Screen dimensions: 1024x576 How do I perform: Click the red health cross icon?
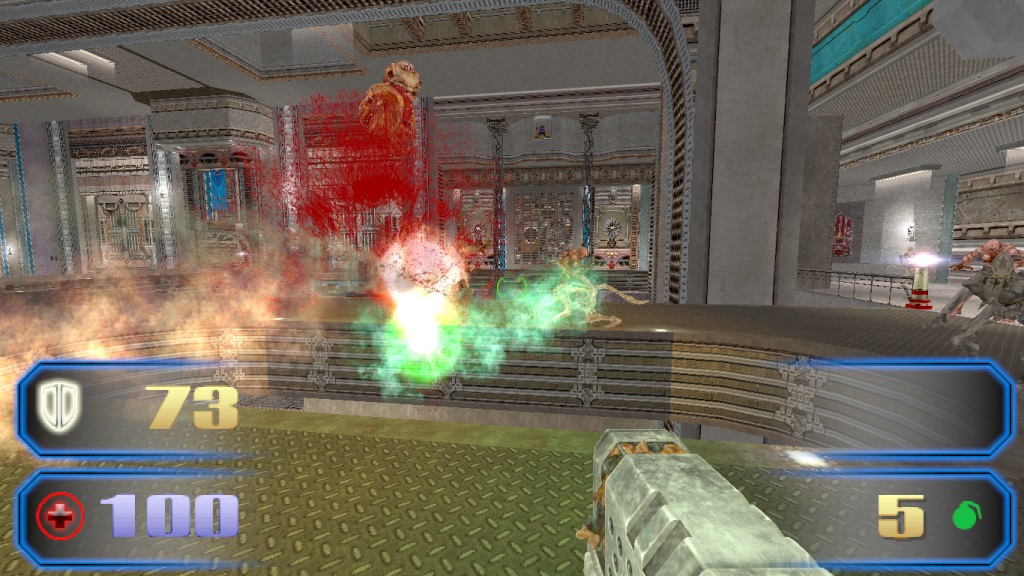click(60, 516)
